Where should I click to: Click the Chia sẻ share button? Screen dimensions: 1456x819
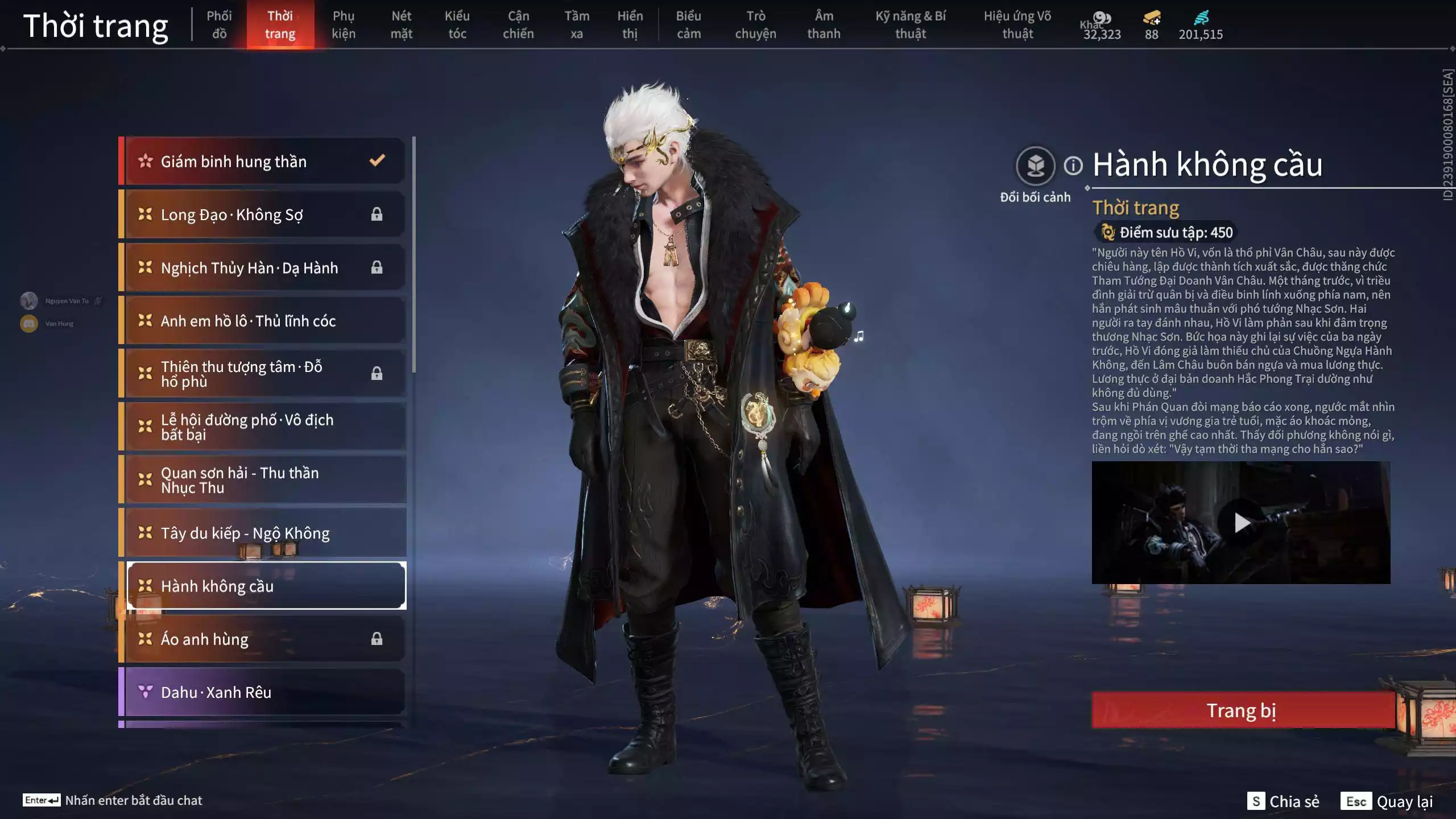point(1283,801)
